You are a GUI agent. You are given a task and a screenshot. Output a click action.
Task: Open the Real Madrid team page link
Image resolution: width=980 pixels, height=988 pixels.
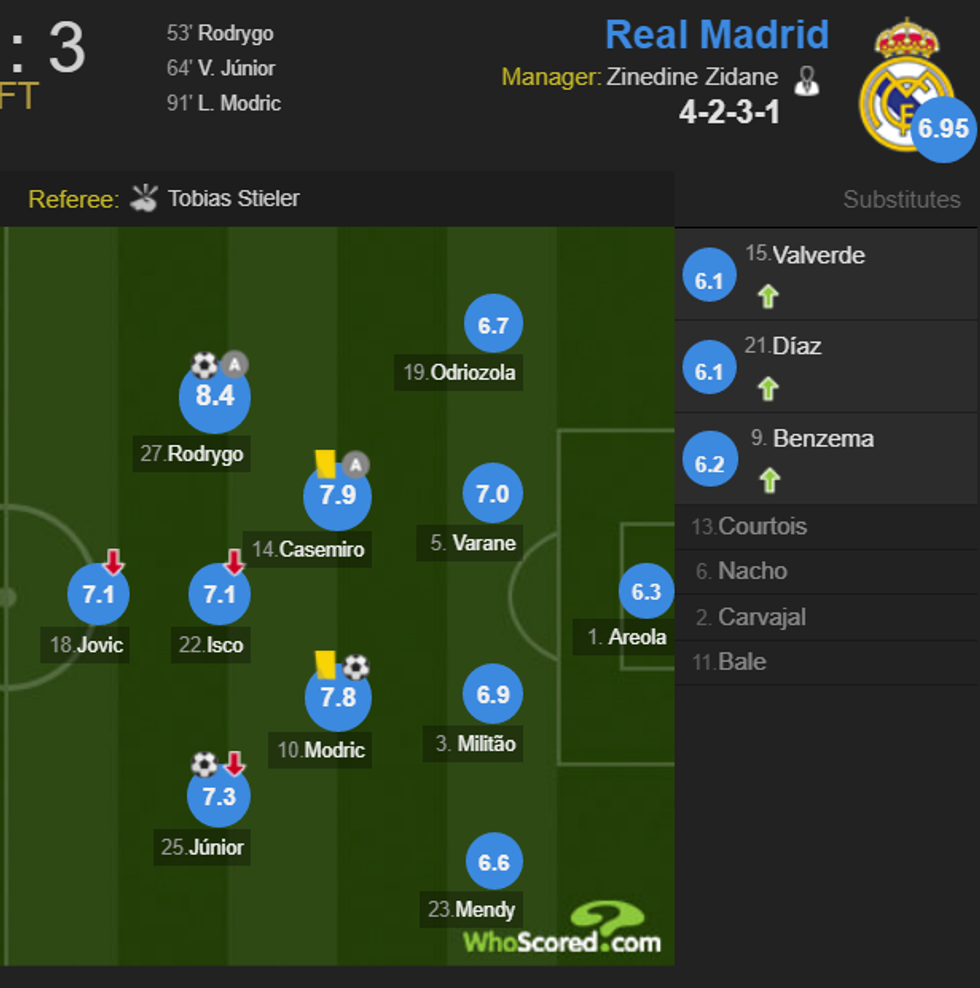point(717,35)
